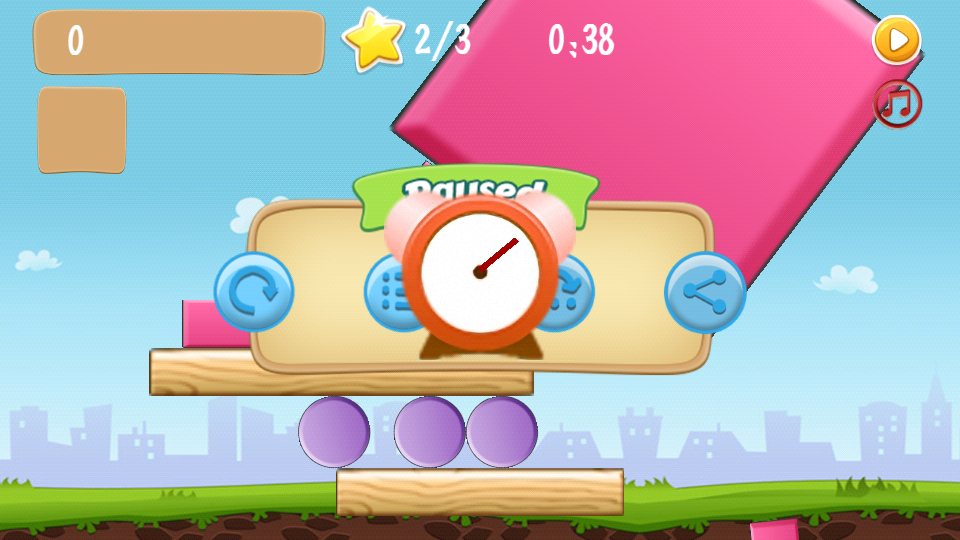Restart the level with the circular arrow button
This screenshot has width=960, height=540.
pyautogui.click(x=254, y=292)
